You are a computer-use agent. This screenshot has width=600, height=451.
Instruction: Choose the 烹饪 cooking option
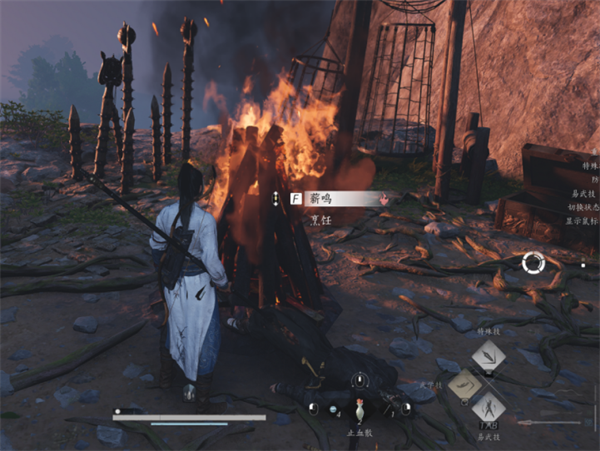[322, 219]
